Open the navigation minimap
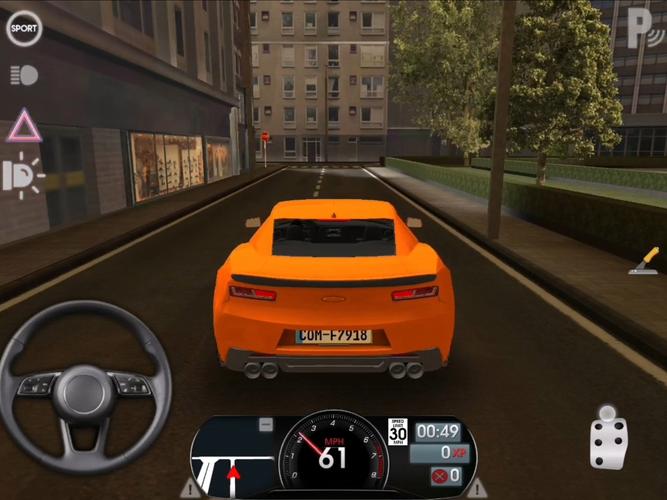667x500 pixels. 234,459
